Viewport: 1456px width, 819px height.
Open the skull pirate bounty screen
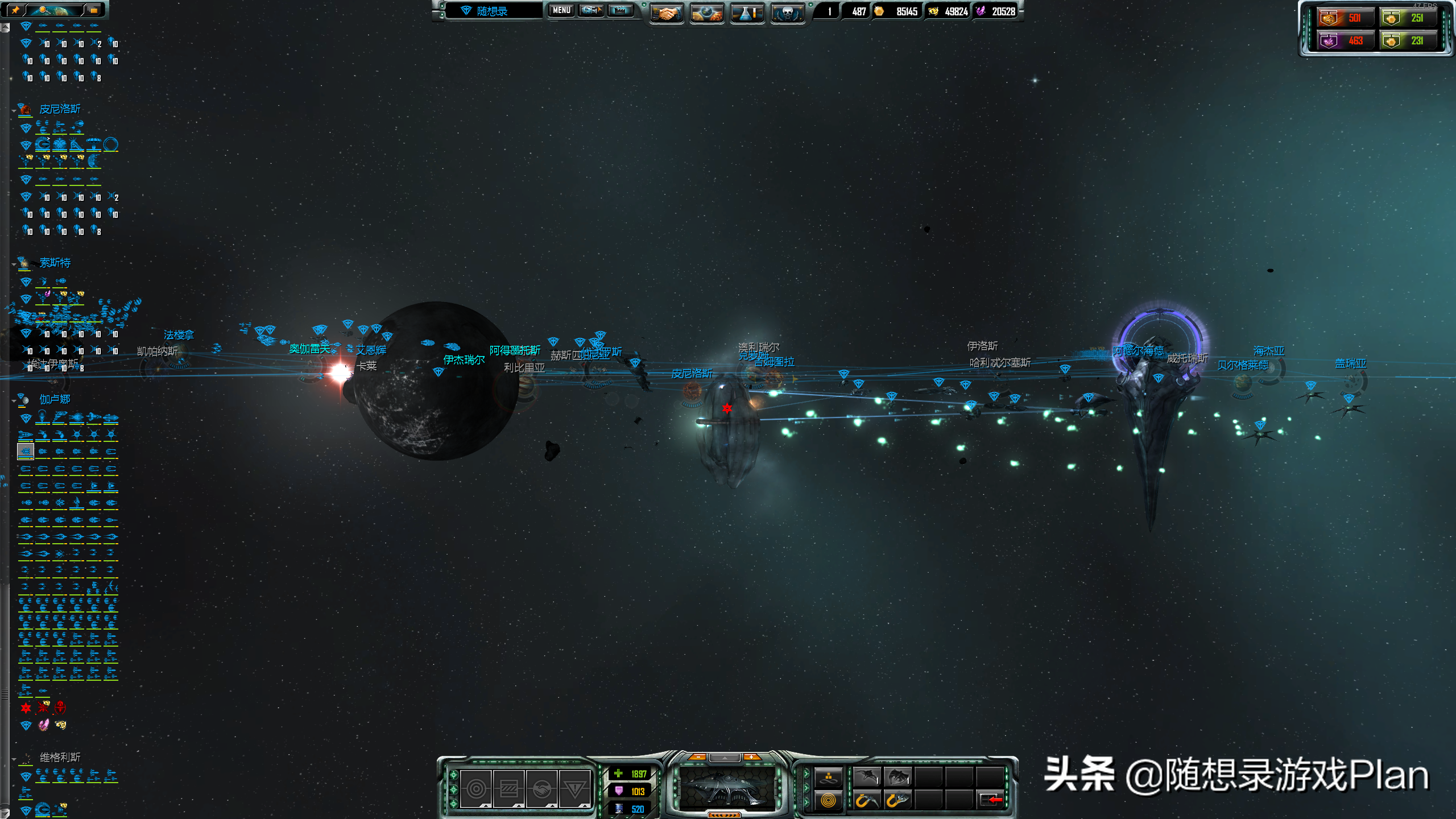pos(787,13)
